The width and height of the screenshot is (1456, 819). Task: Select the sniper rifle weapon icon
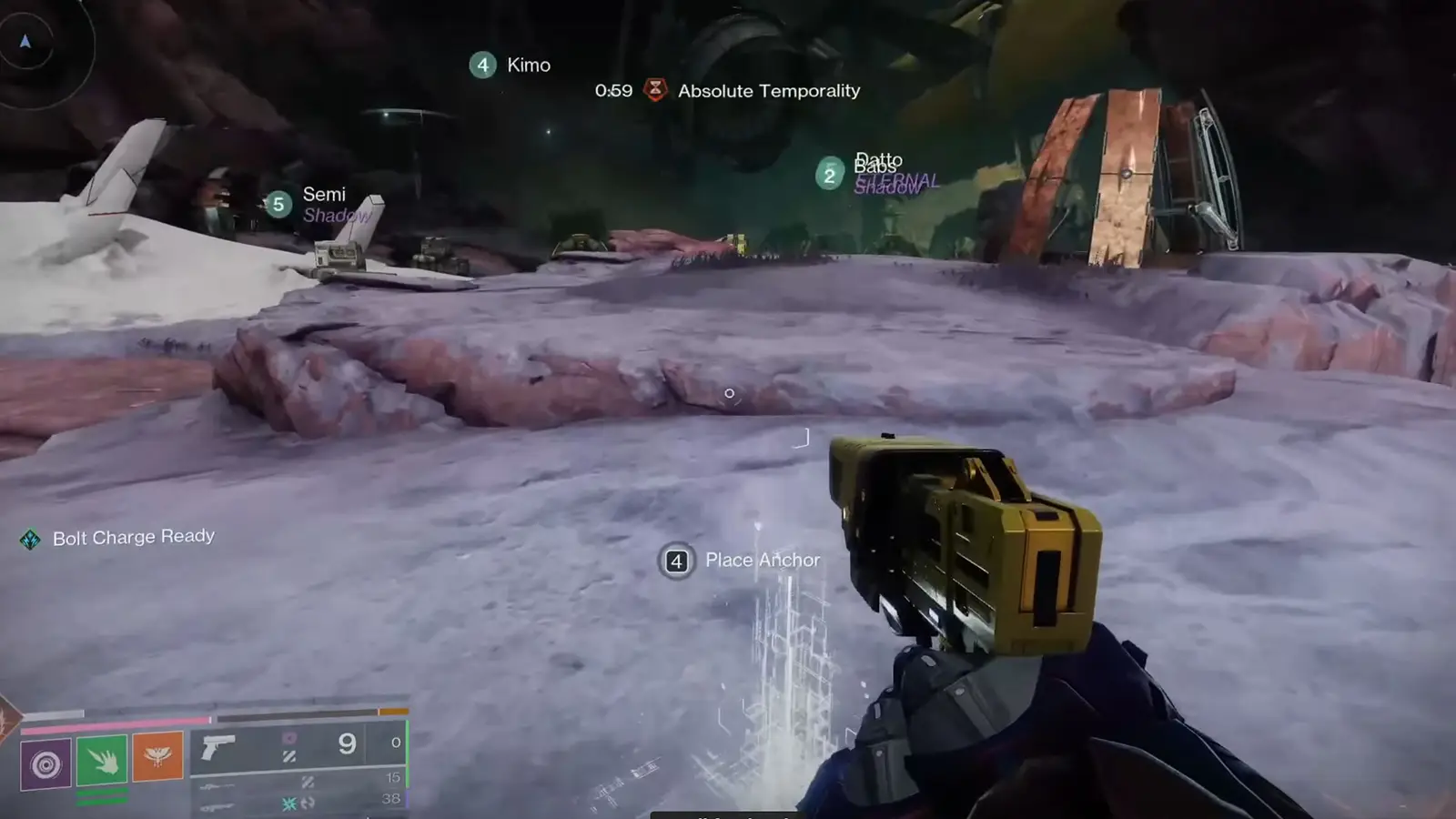217,786
